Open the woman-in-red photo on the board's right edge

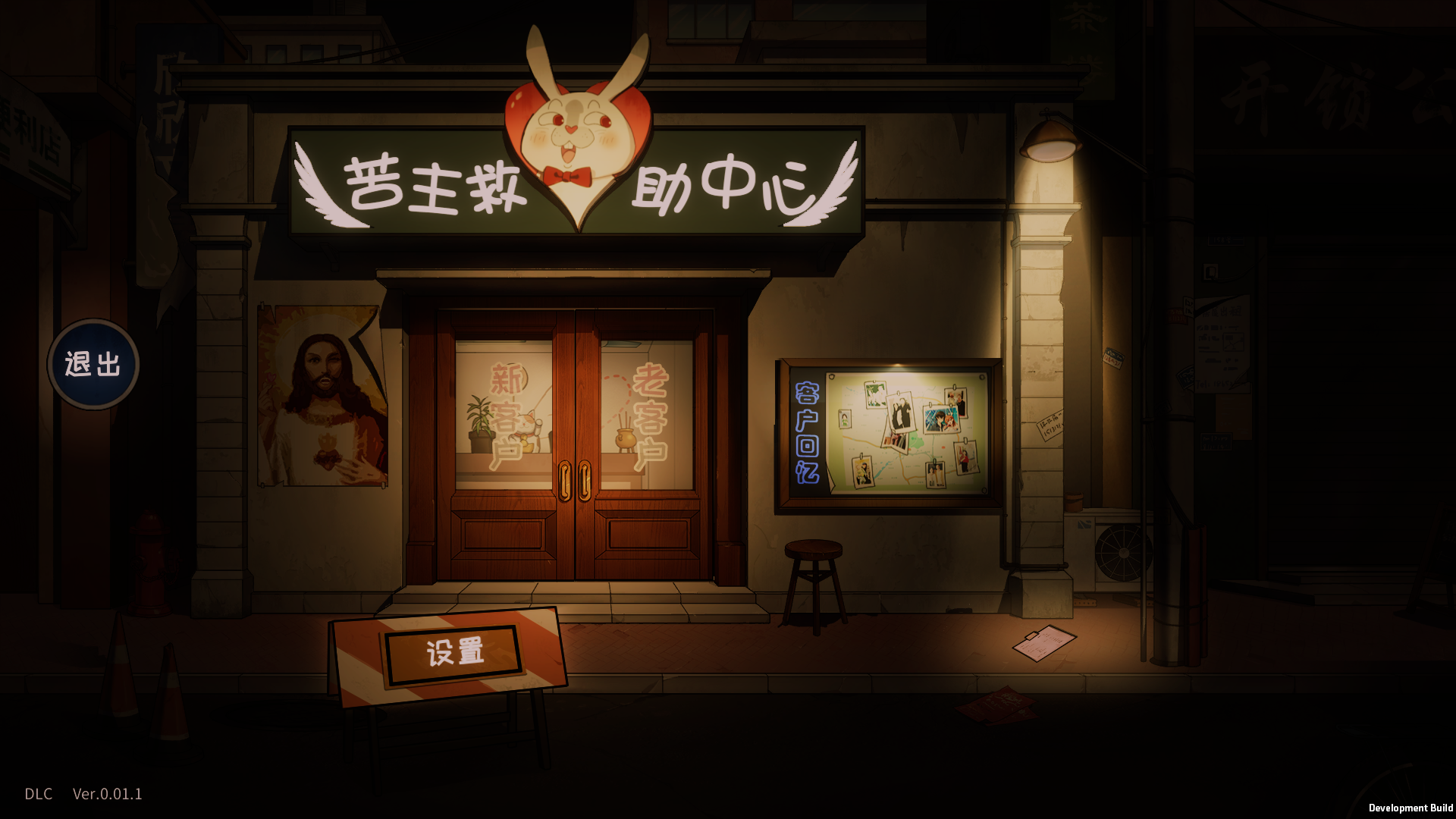point(966,457)
